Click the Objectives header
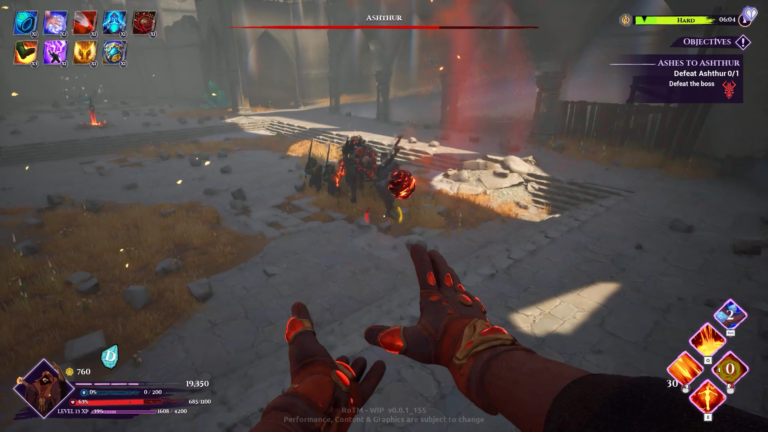The height and width of the screenshot is (432, 768). coord(707,42)
